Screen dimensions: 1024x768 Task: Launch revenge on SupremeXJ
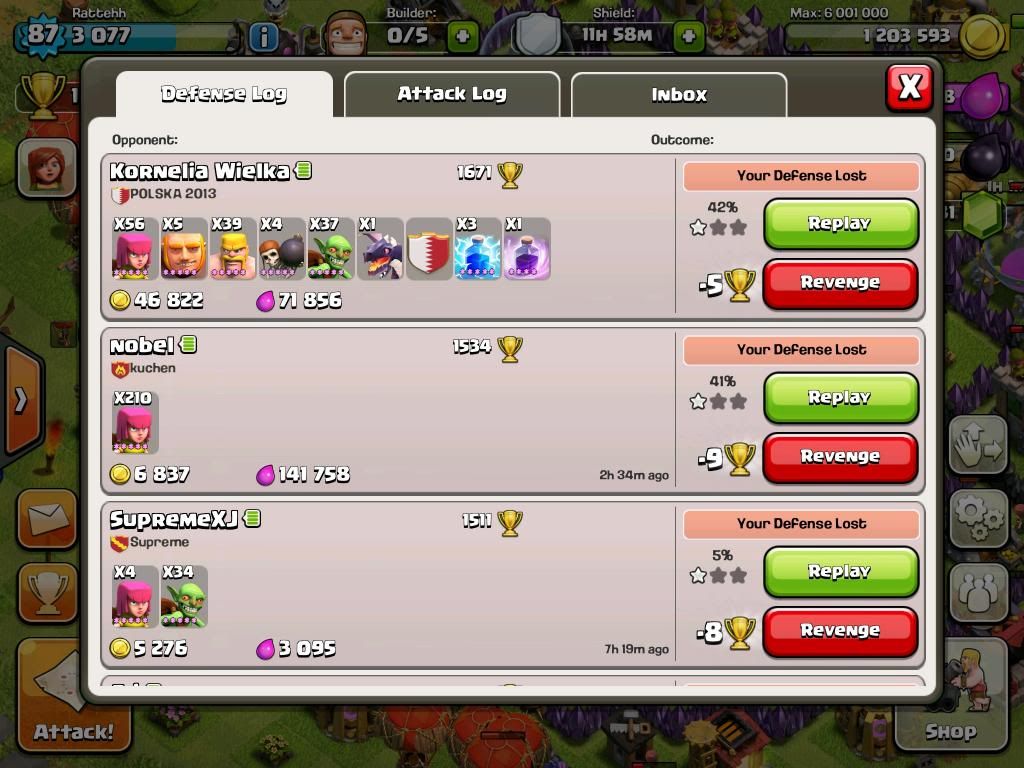840,631
